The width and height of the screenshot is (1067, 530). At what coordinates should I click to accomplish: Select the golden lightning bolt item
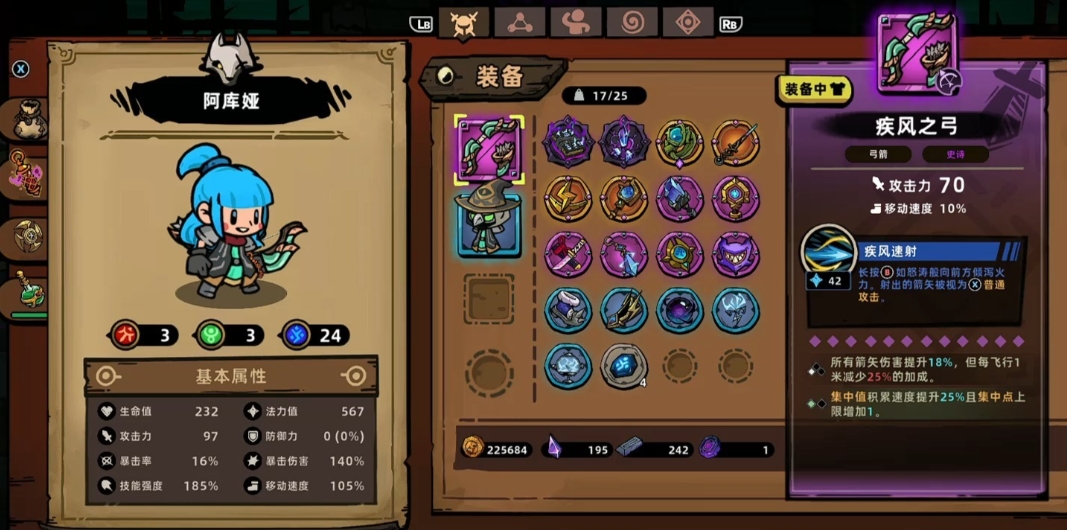(x=568, y=199)
